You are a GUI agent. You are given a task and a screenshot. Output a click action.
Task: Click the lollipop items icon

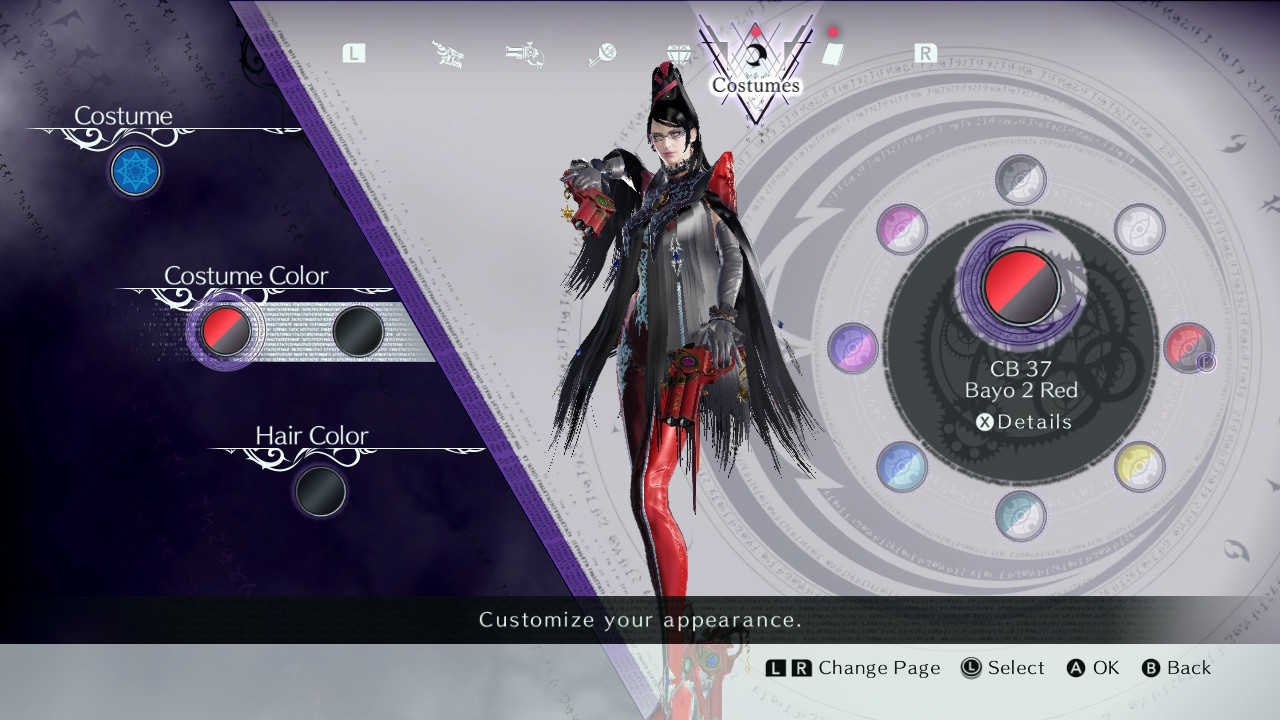point(601,53)
